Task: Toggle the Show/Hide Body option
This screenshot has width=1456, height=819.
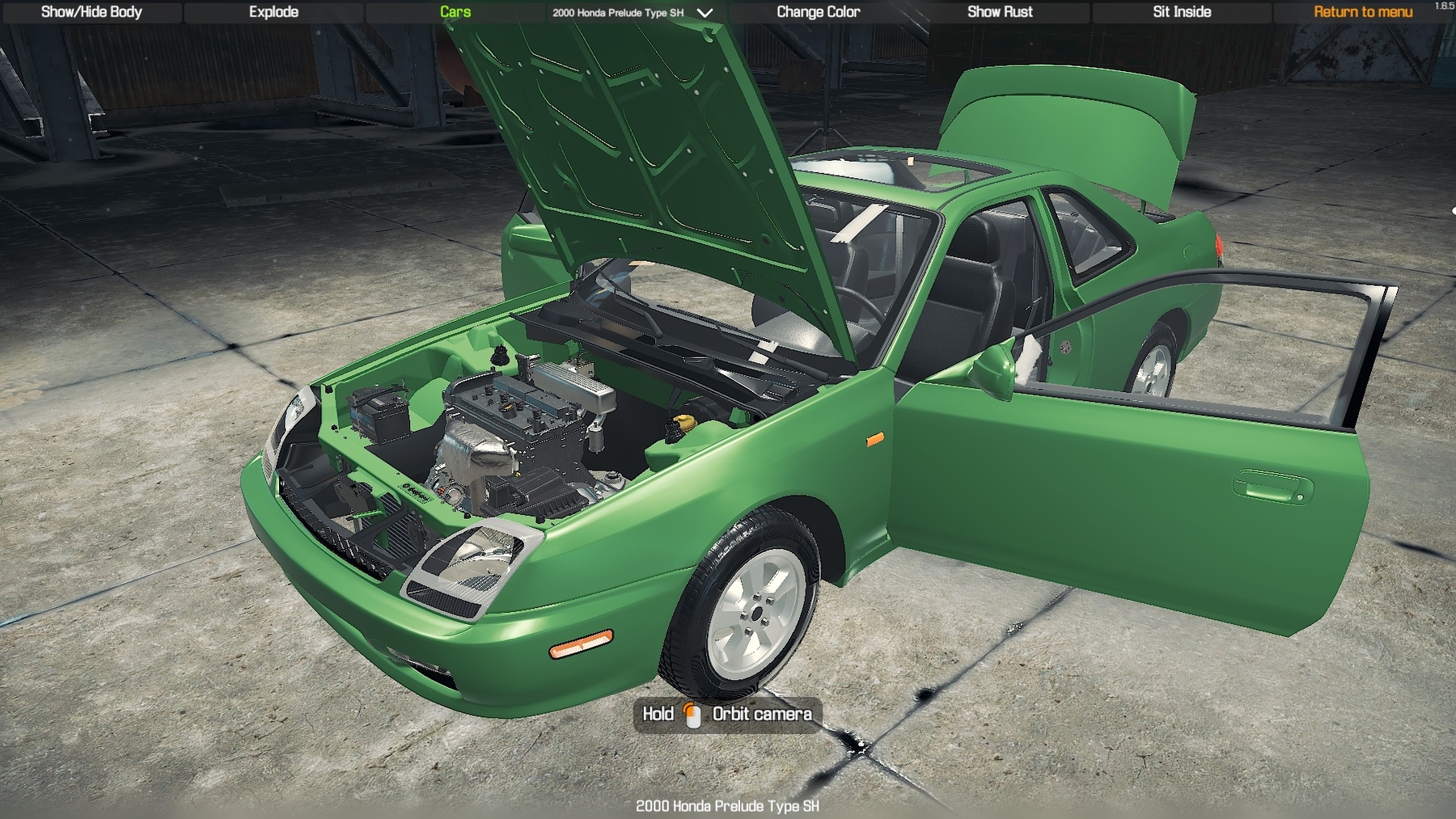Action: [91, 12]
